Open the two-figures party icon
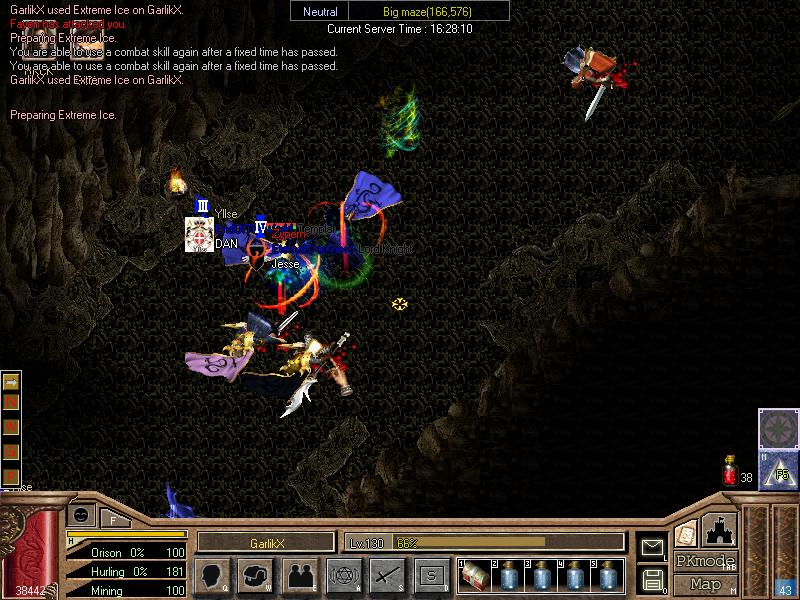 [299, 576]
